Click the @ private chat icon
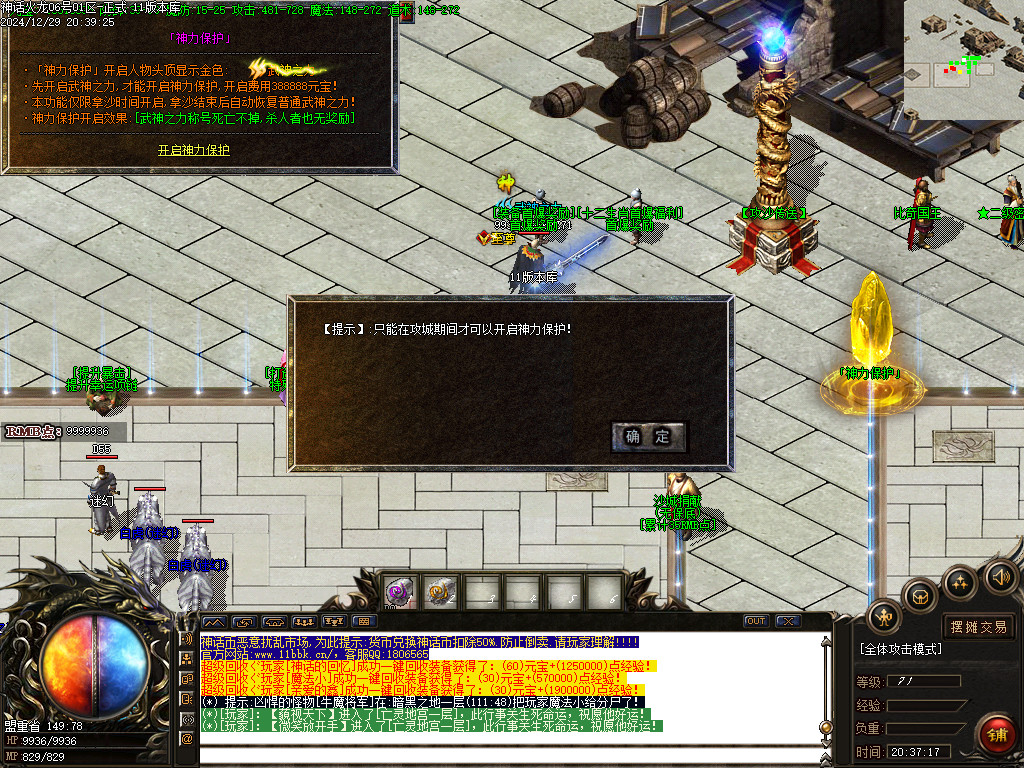The image size is (1024, 768). tap(187, 738)
